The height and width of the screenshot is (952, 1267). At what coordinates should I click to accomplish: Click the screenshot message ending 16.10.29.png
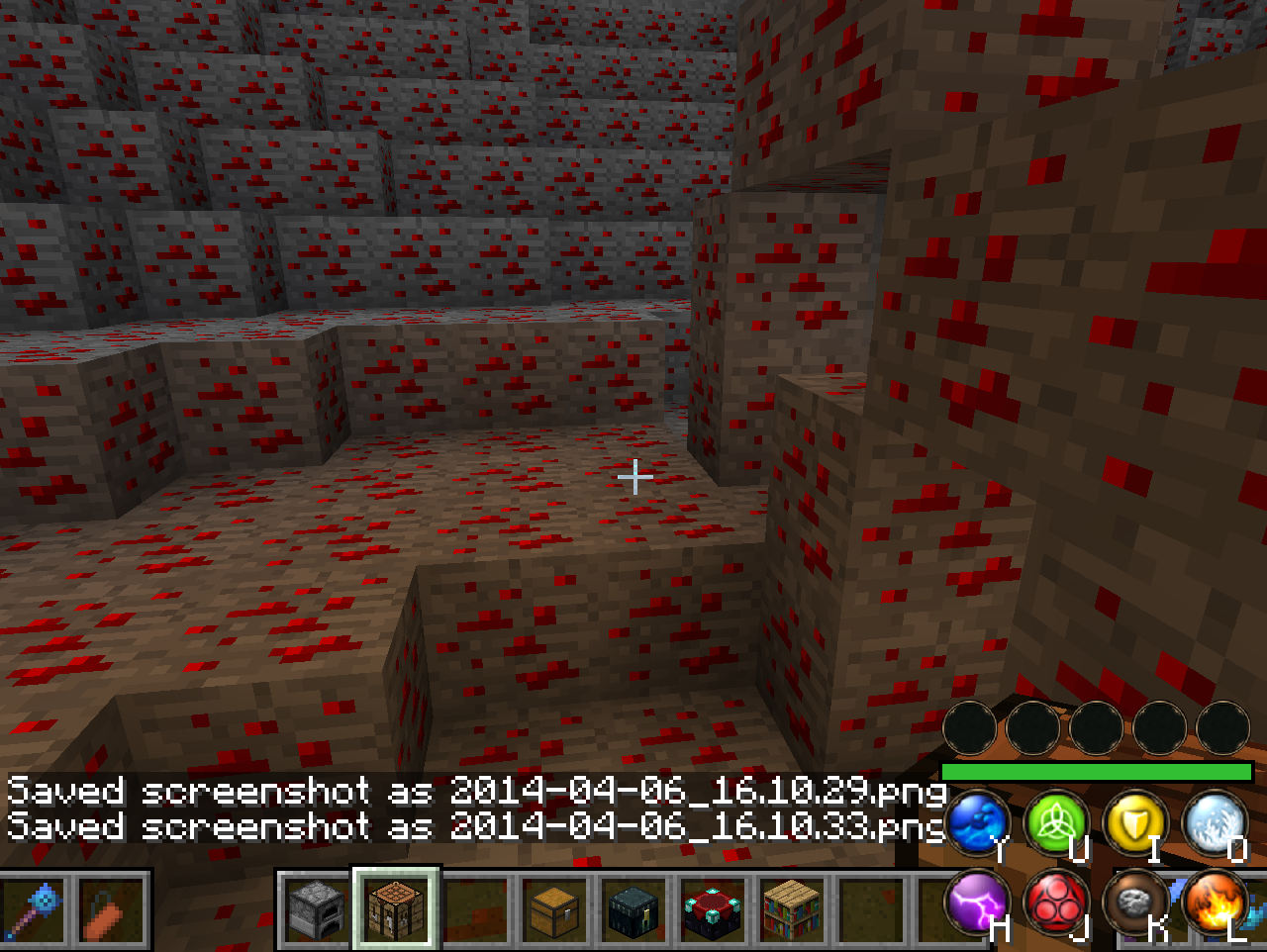475,790
